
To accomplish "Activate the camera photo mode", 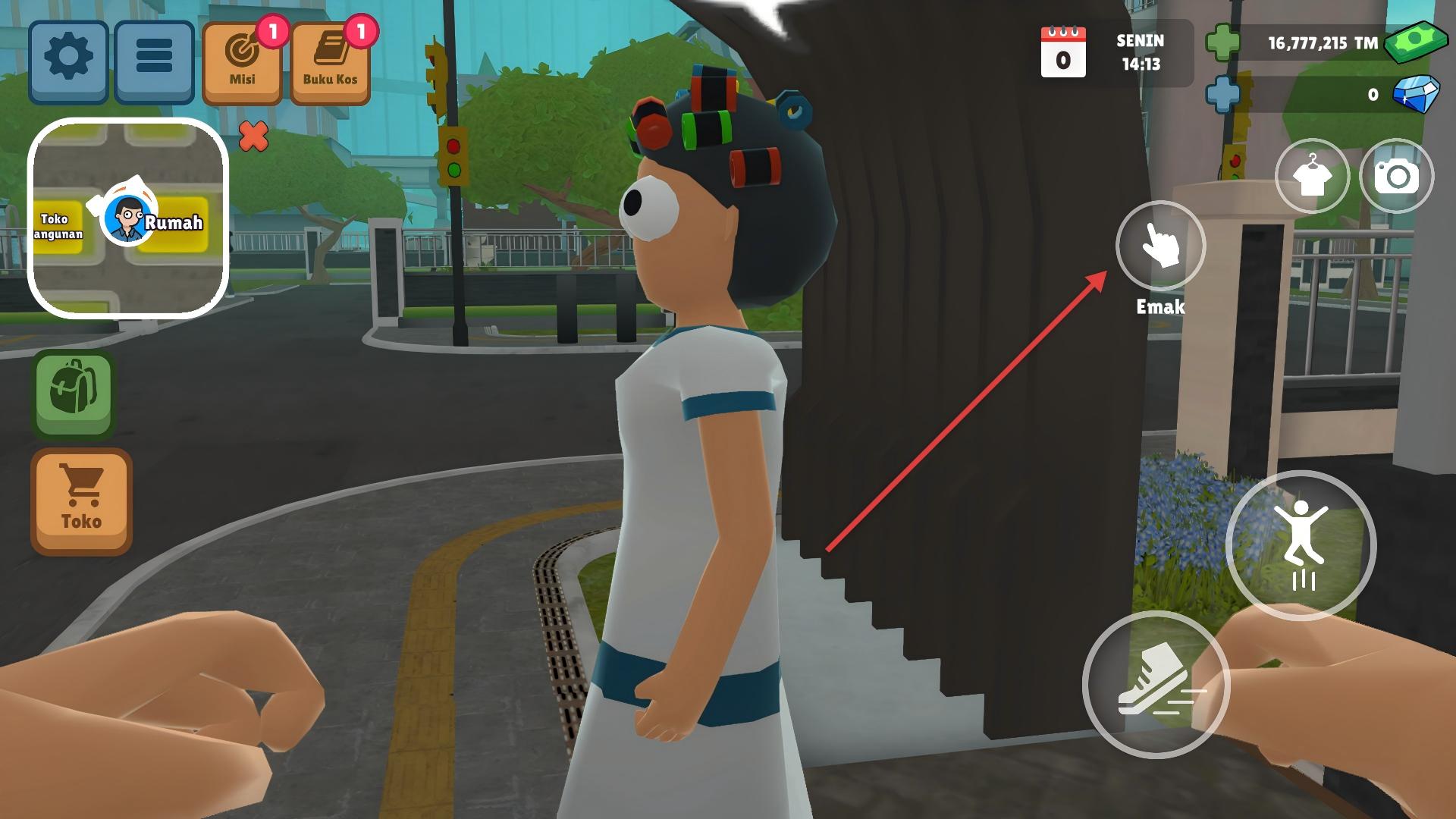I will coord(1396,177).
